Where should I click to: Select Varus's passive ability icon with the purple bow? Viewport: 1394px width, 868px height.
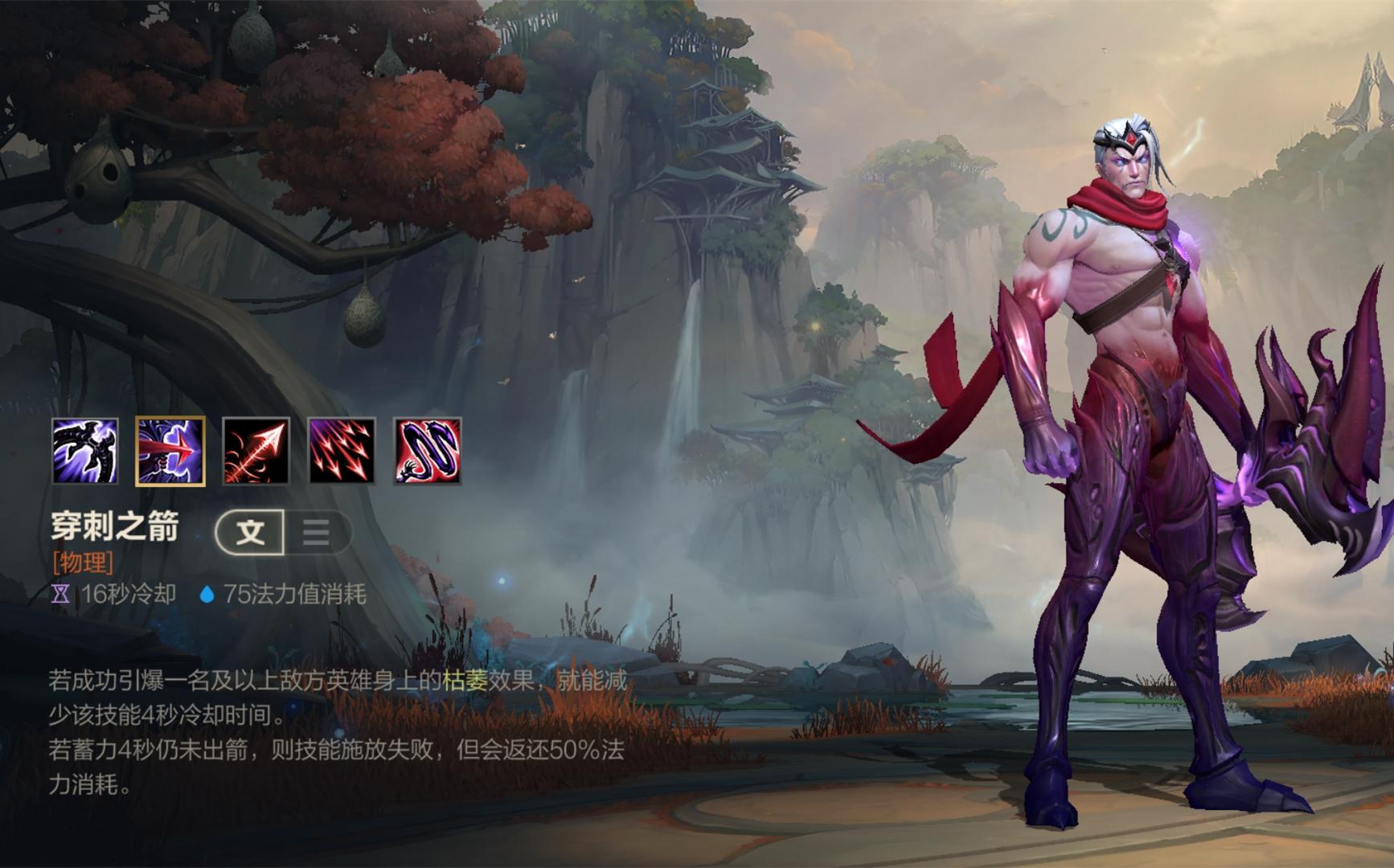[x=85, y=451]
